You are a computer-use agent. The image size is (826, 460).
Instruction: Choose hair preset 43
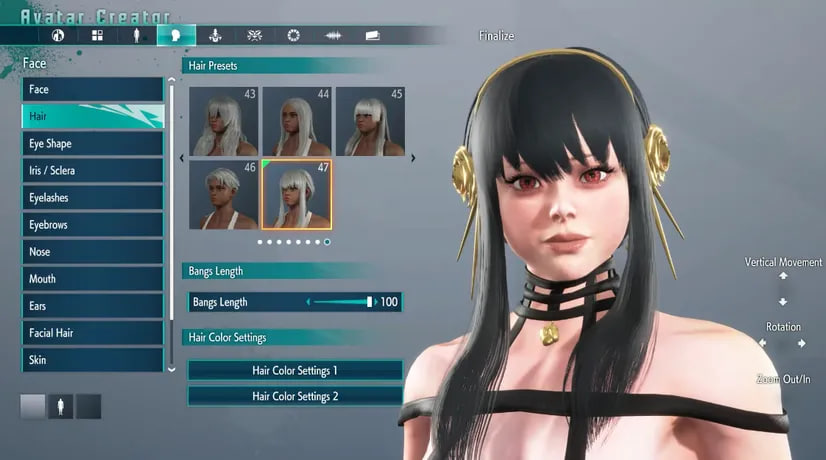click(224, 121)
